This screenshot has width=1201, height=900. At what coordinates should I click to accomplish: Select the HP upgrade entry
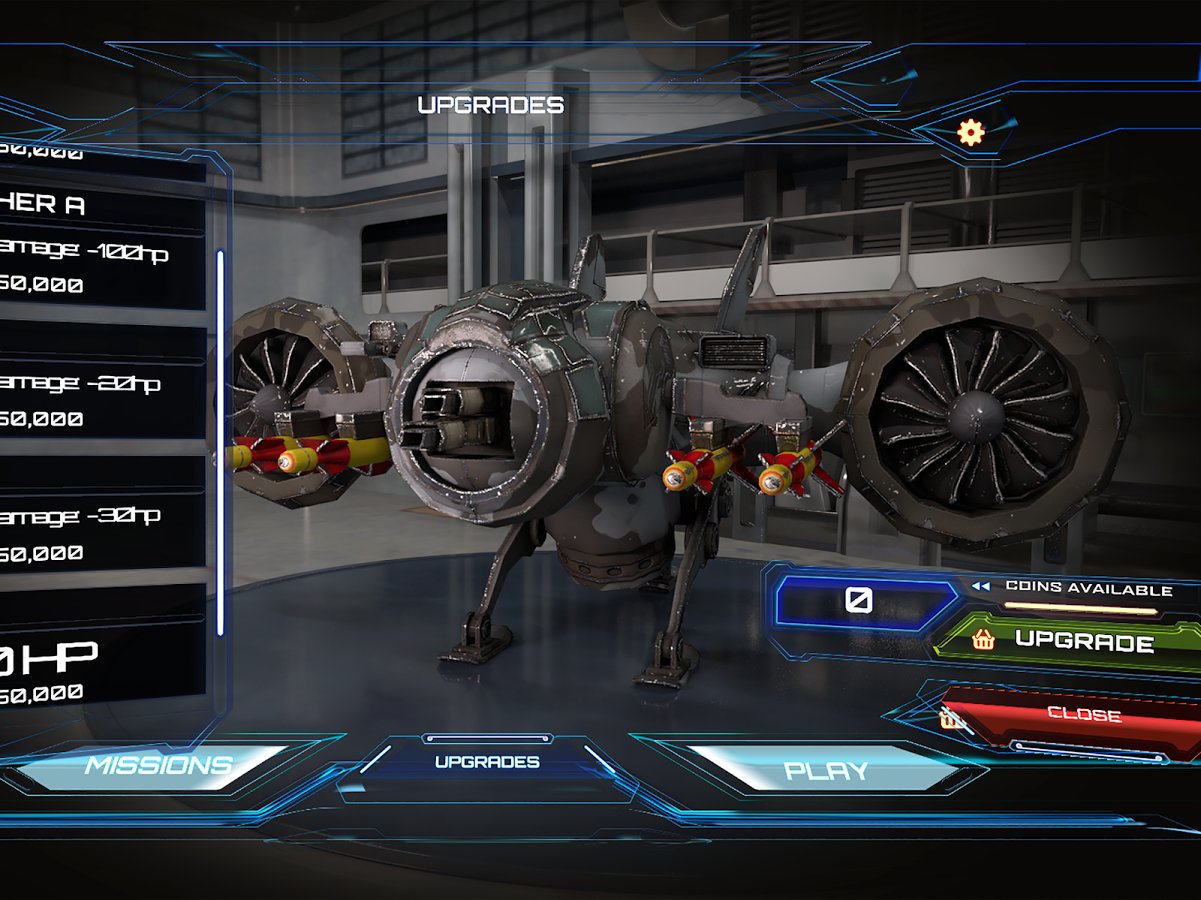click(x=100, y=670)
